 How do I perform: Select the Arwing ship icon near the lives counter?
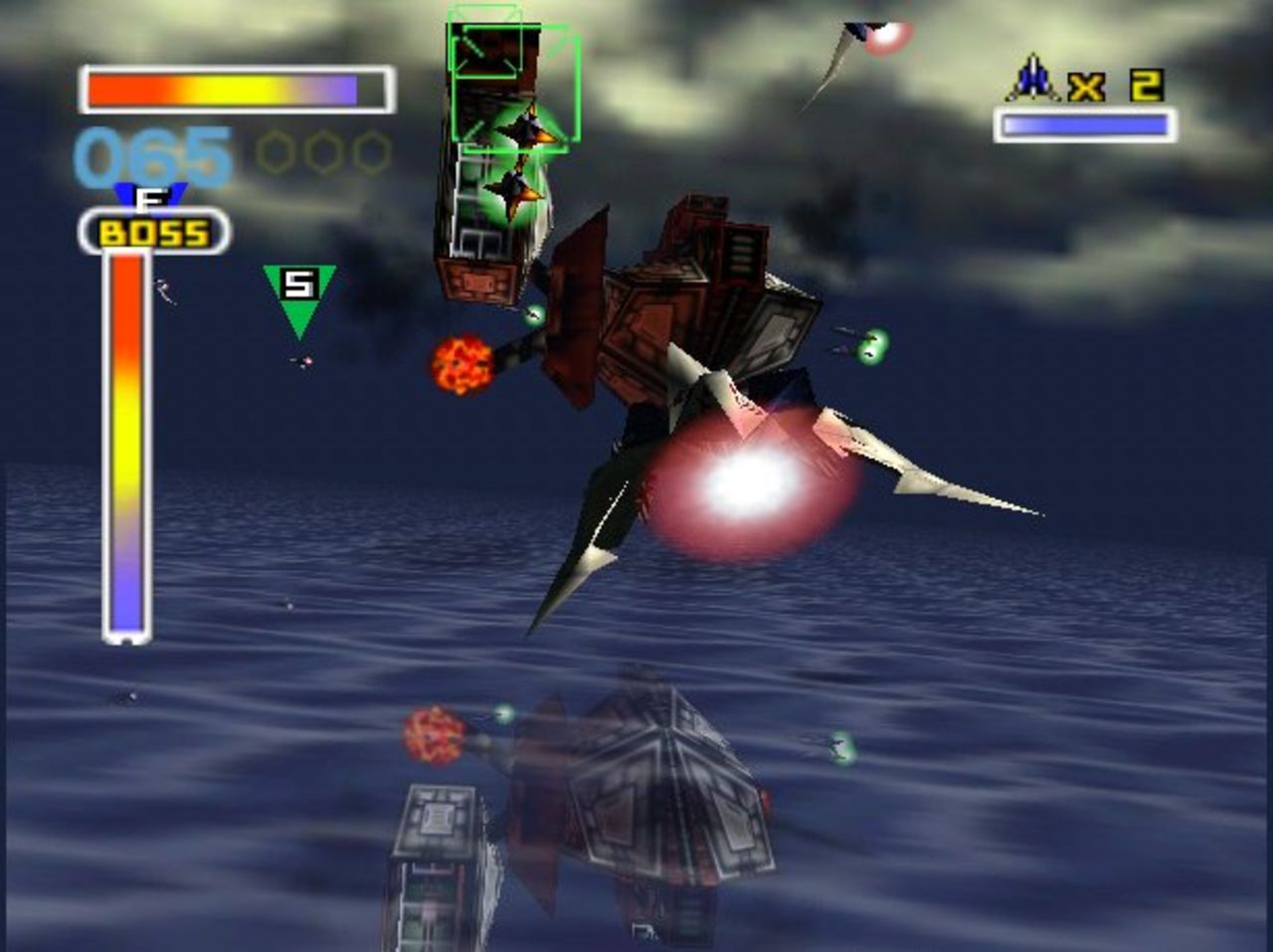coord(1034,85)
